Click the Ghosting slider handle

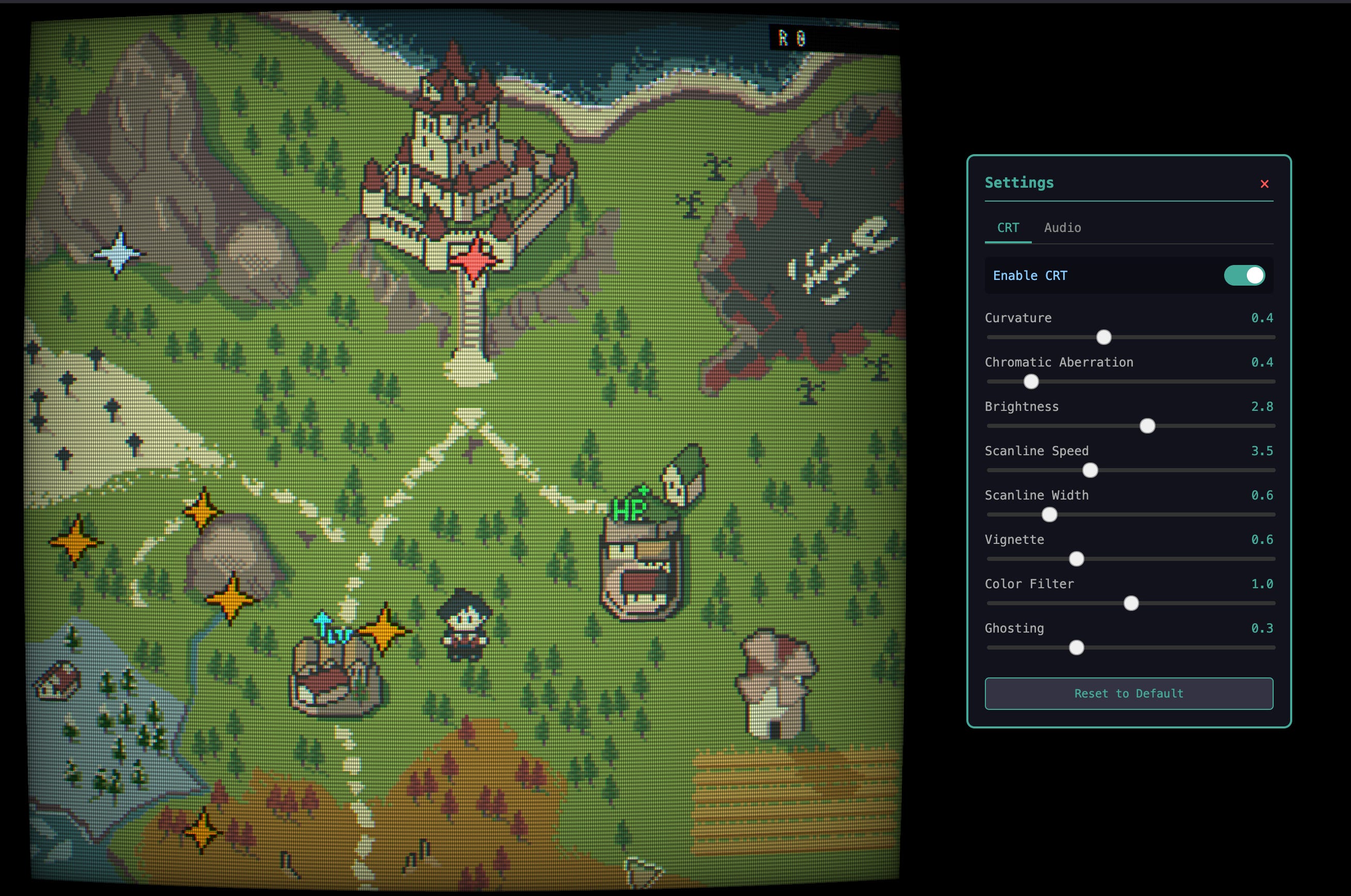point(1076,648)
